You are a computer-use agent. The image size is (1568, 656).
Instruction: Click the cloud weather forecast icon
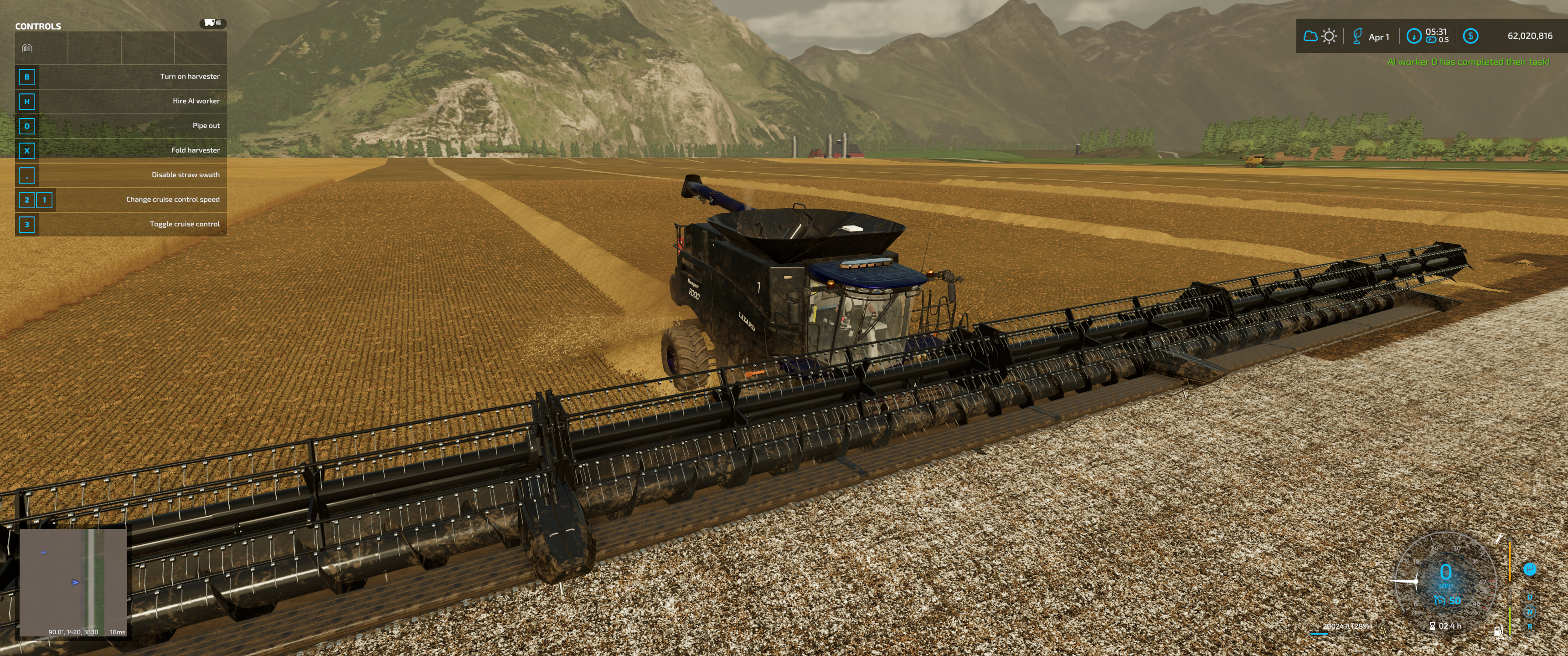point(1310,36)
